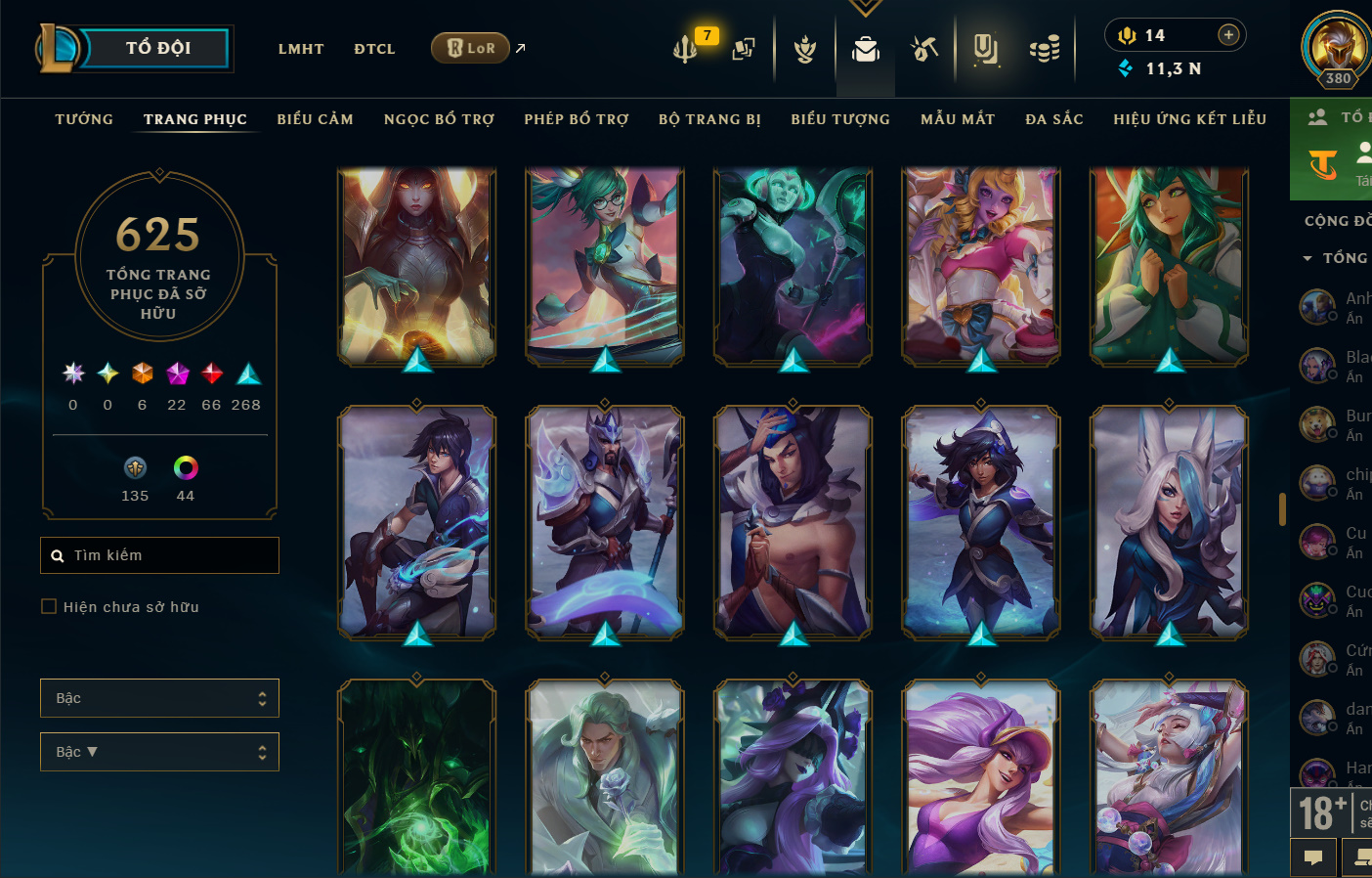The image size is (1372, 878).
Task: Switch to the ĐTCL menu
Action: [x=374, y=49]
